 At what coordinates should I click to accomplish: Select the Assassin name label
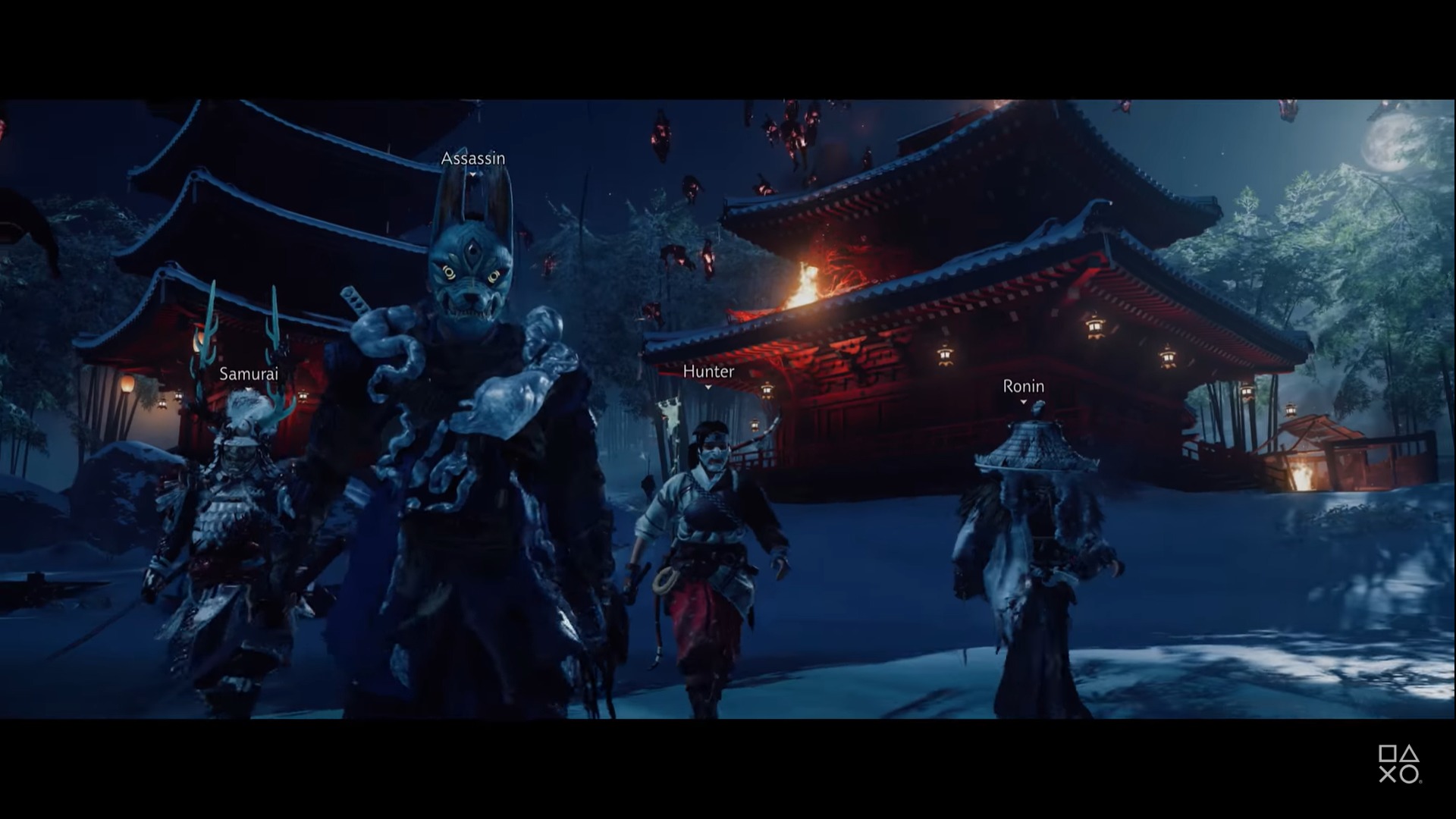pos(472,158)
